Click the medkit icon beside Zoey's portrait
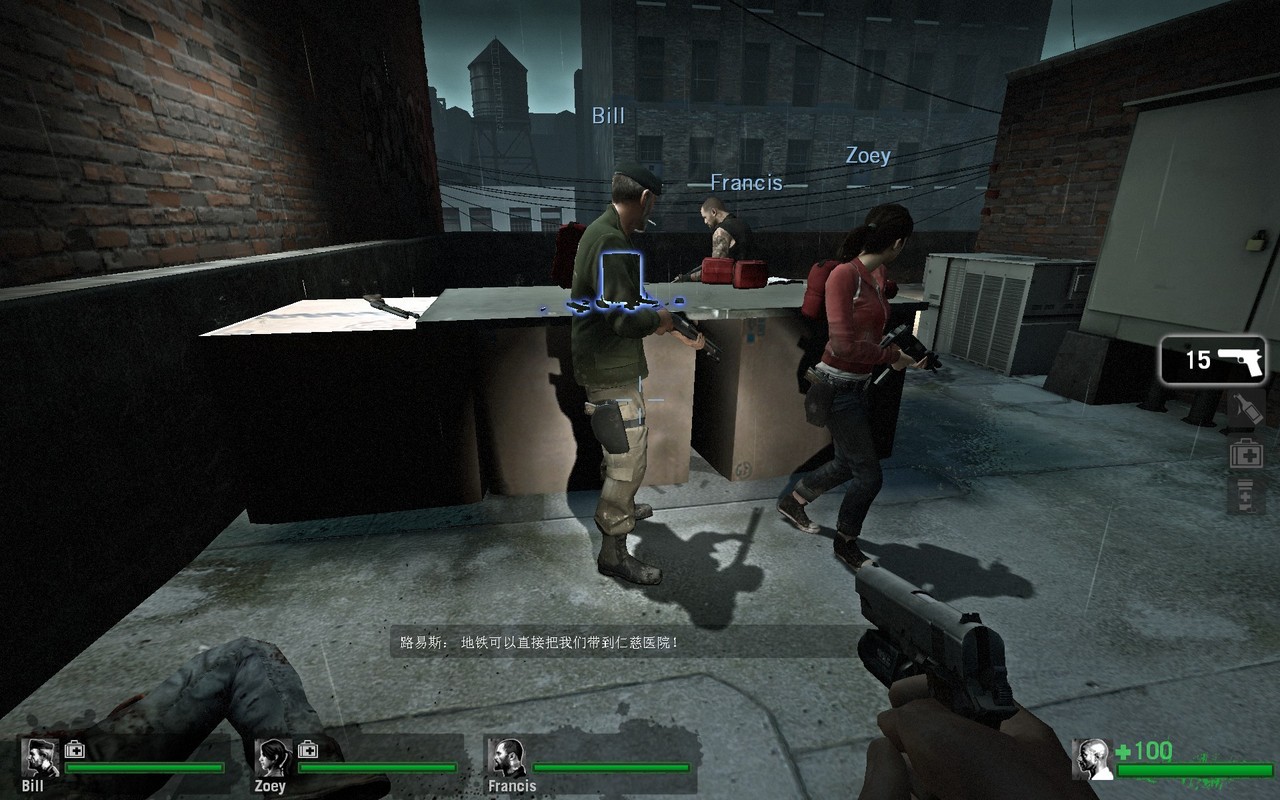1280x800 pixels. point(308,749)
